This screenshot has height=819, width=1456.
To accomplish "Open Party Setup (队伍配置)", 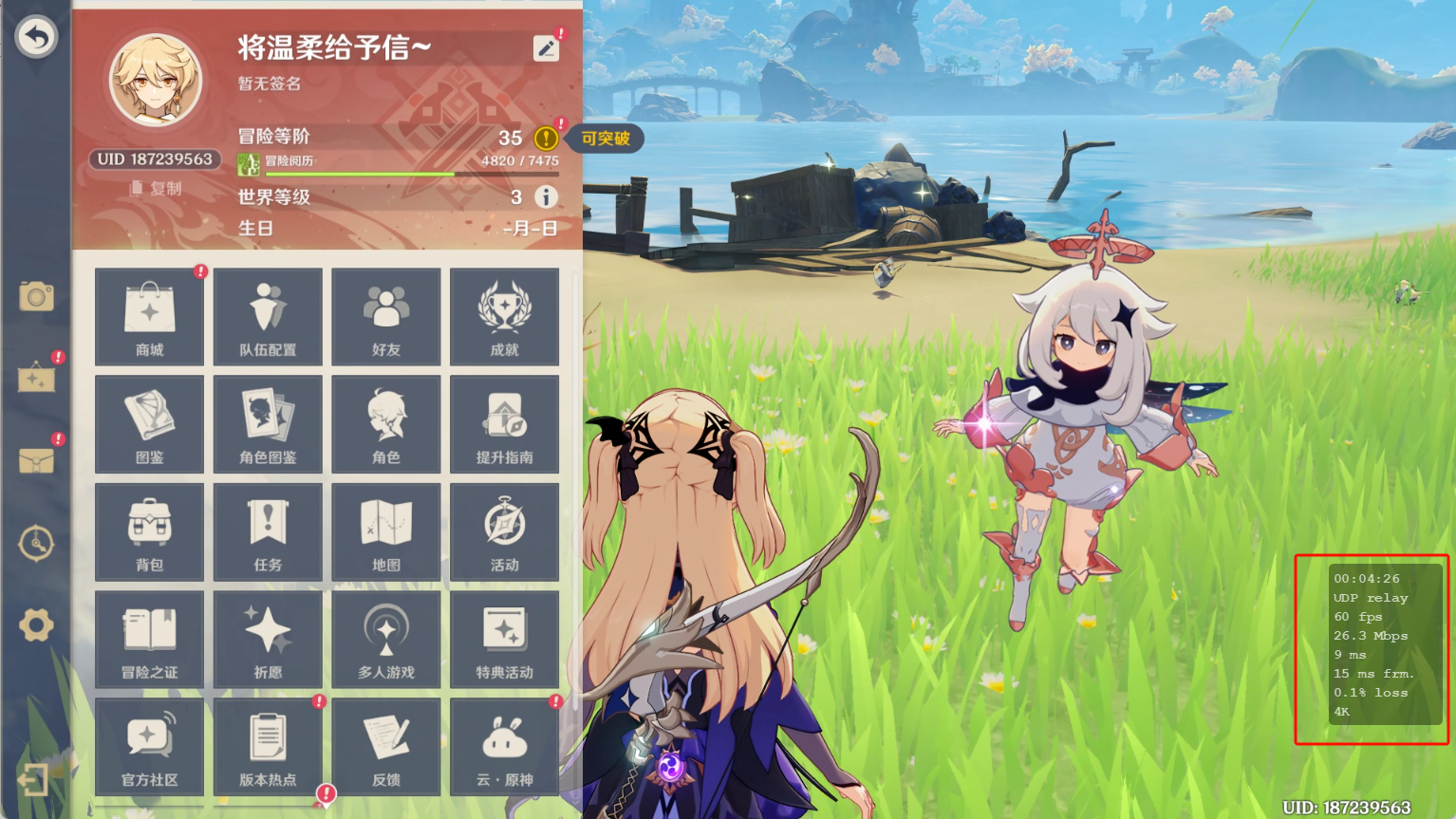I will [268, 317].
